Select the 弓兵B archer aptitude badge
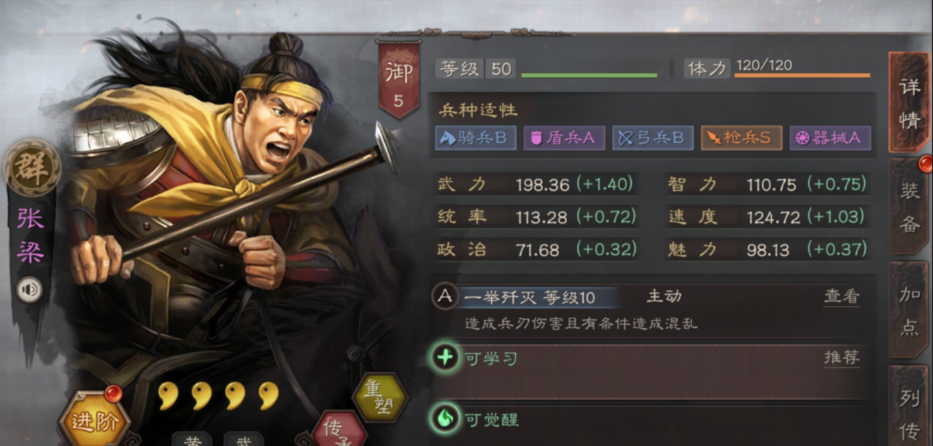This screenshot has height=446, width=933. 652,138
